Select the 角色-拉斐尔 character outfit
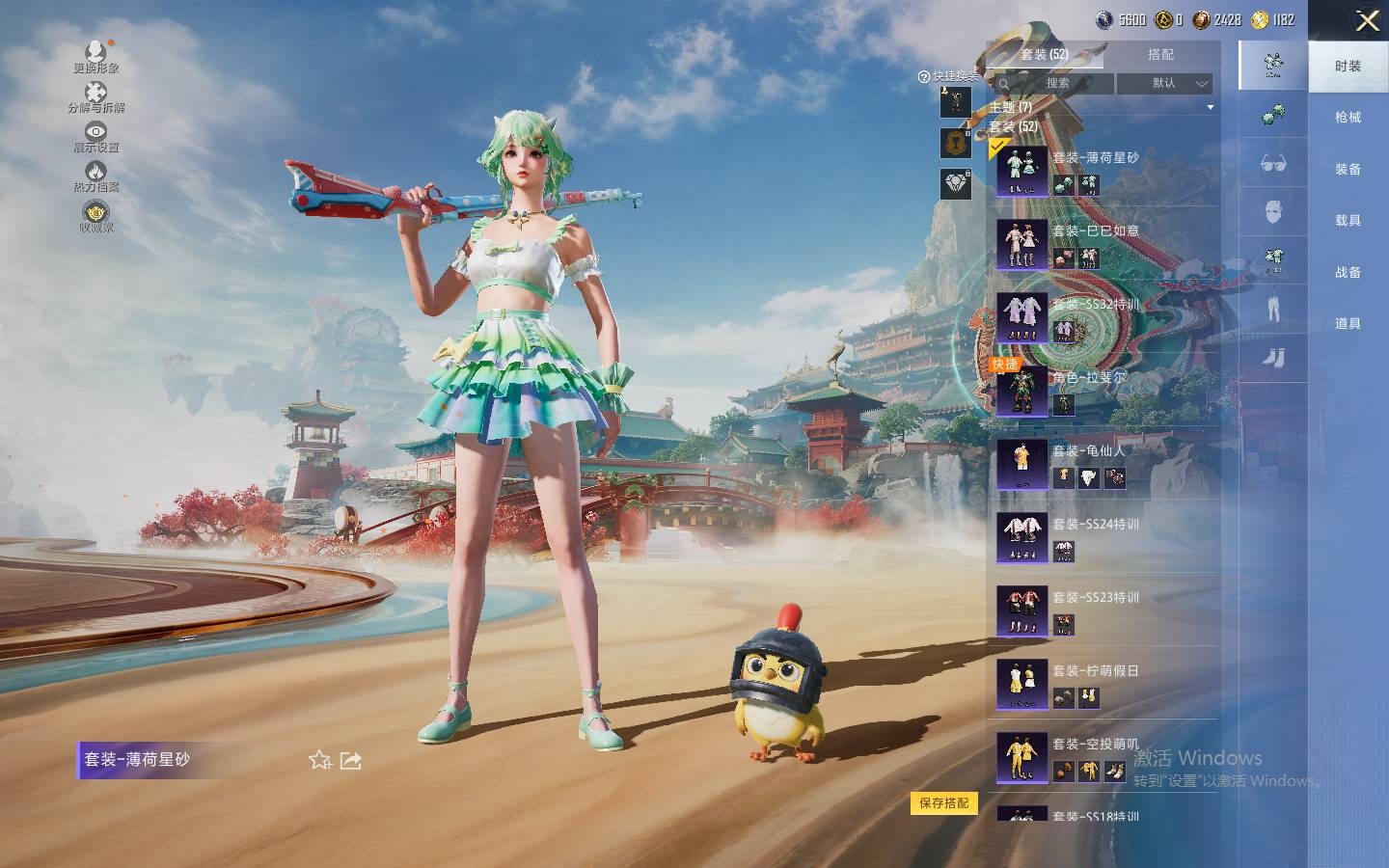The height and width of the screenshot is (868, 1389). click(1104, 391)
